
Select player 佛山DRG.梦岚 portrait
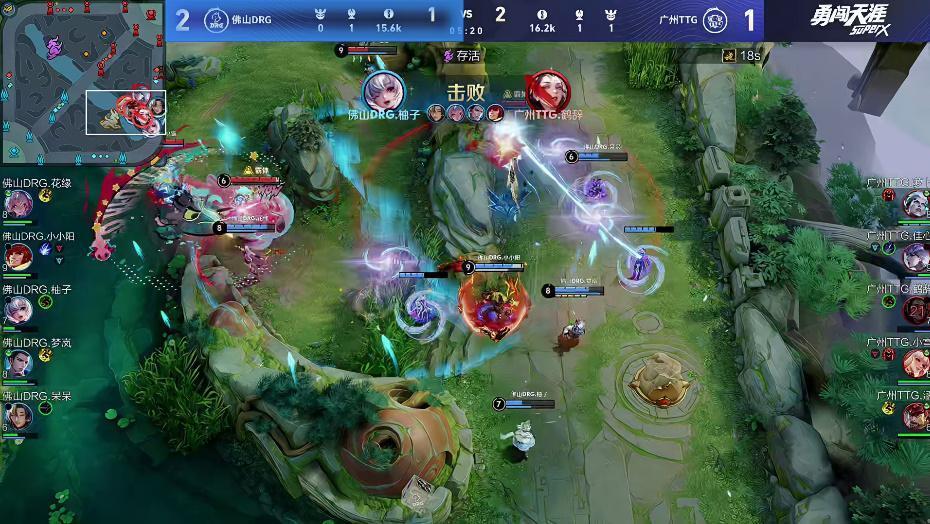point(19,363)
